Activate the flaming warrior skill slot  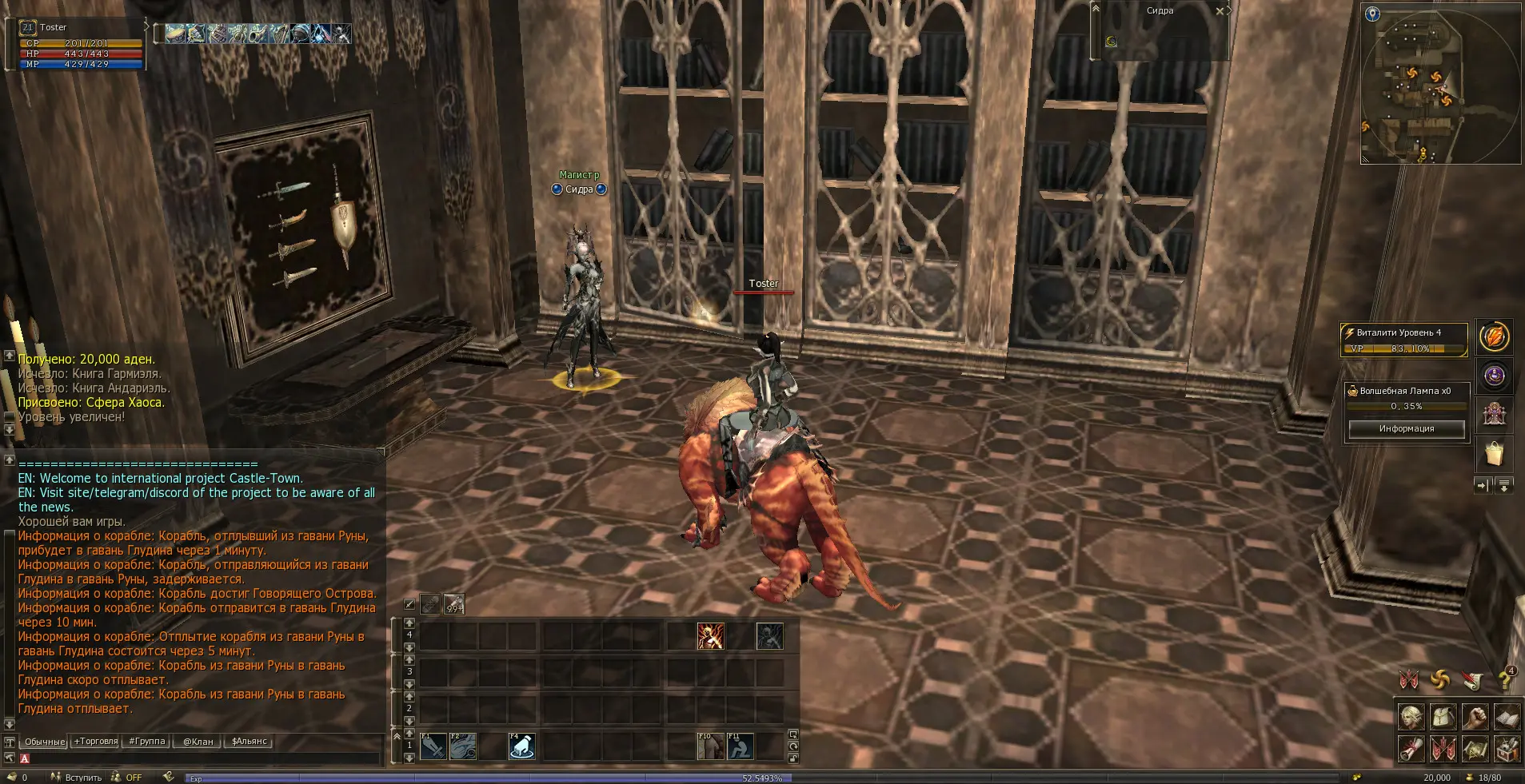click(710, 636)
